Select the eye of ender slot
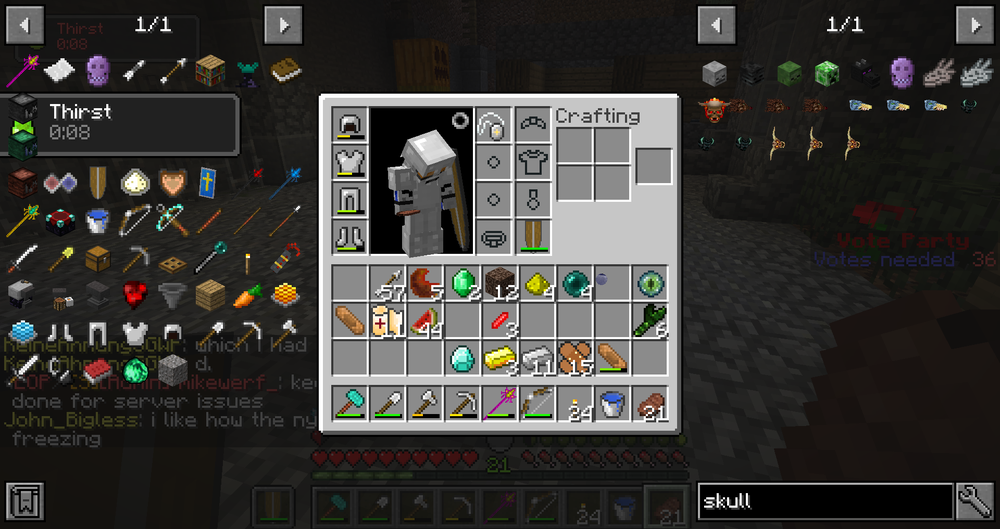This screenshot has height=529, width=1000. [x=648, y=284]
